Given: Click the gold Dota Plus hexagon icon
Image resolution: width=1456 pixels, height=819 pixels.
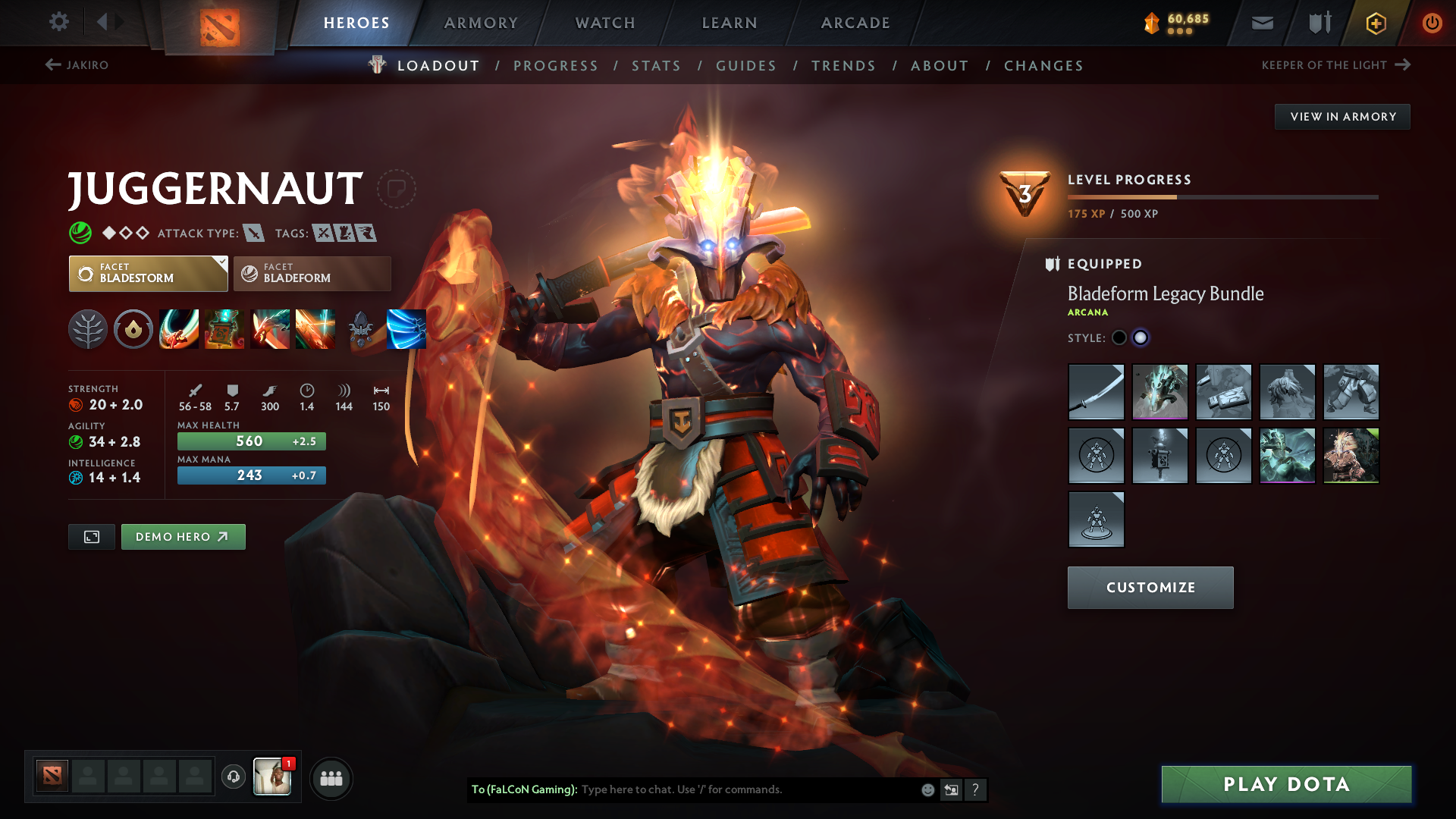Looking at the screenshot, I should [x=1375, y=22].
